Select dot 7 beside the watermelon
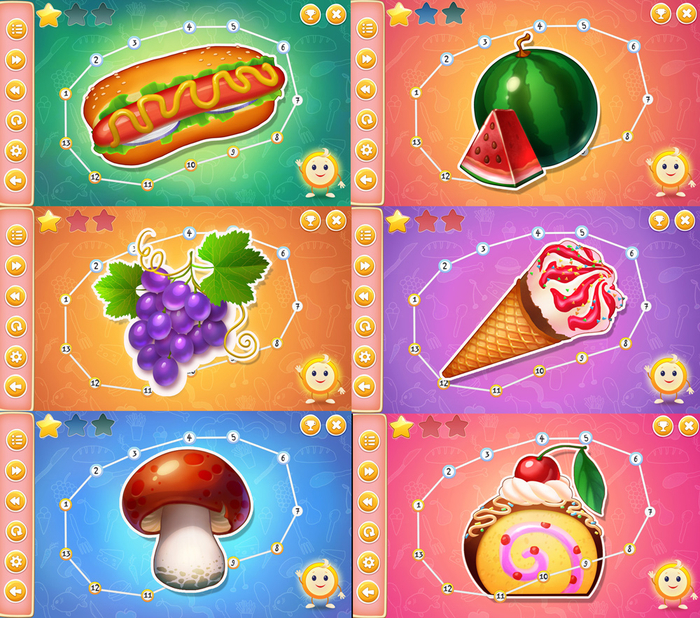This screenshot has height=618, width=700. point(647,99)
